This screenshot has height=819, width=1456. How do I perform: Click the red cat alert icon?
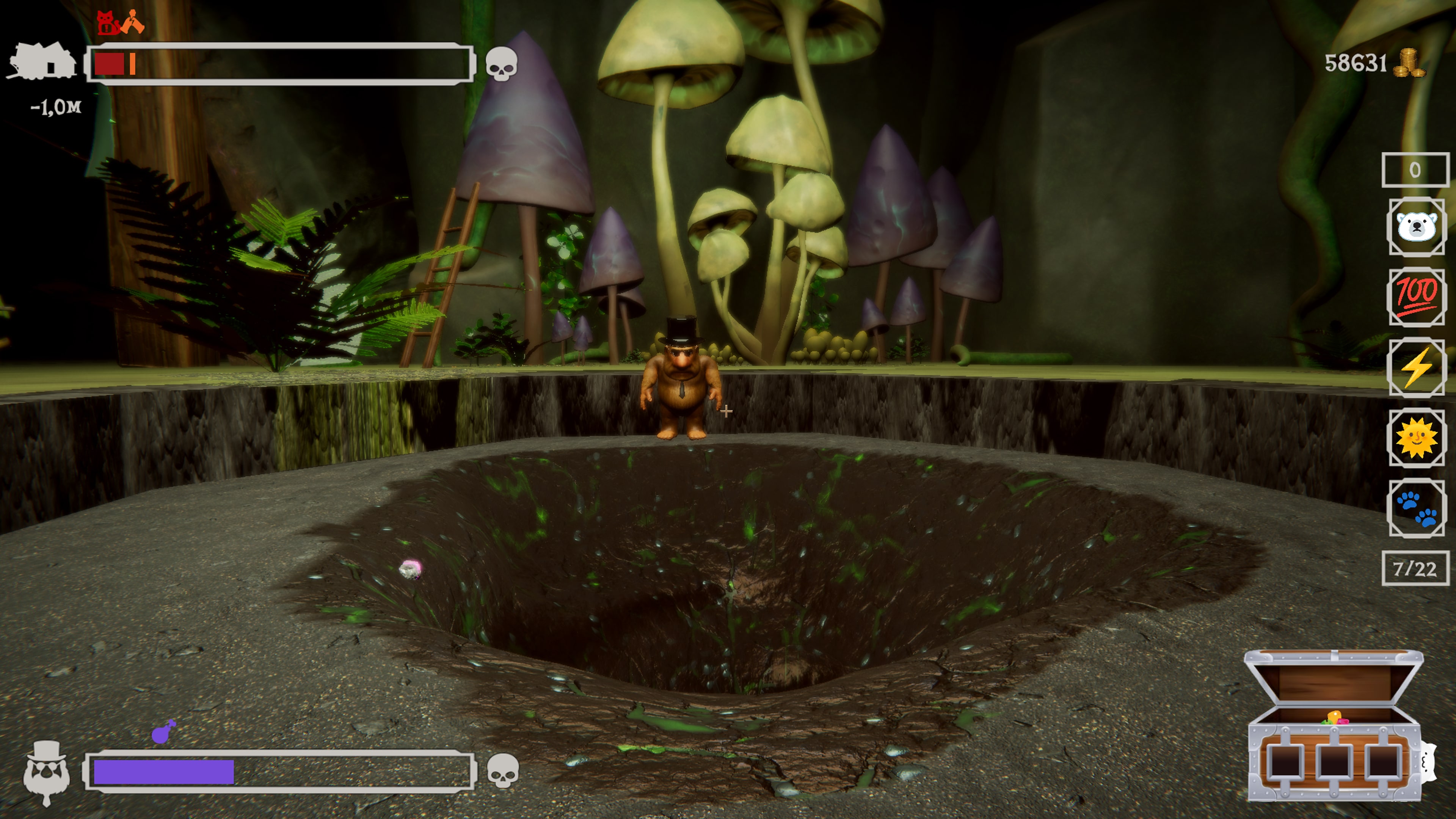(106, 22)
